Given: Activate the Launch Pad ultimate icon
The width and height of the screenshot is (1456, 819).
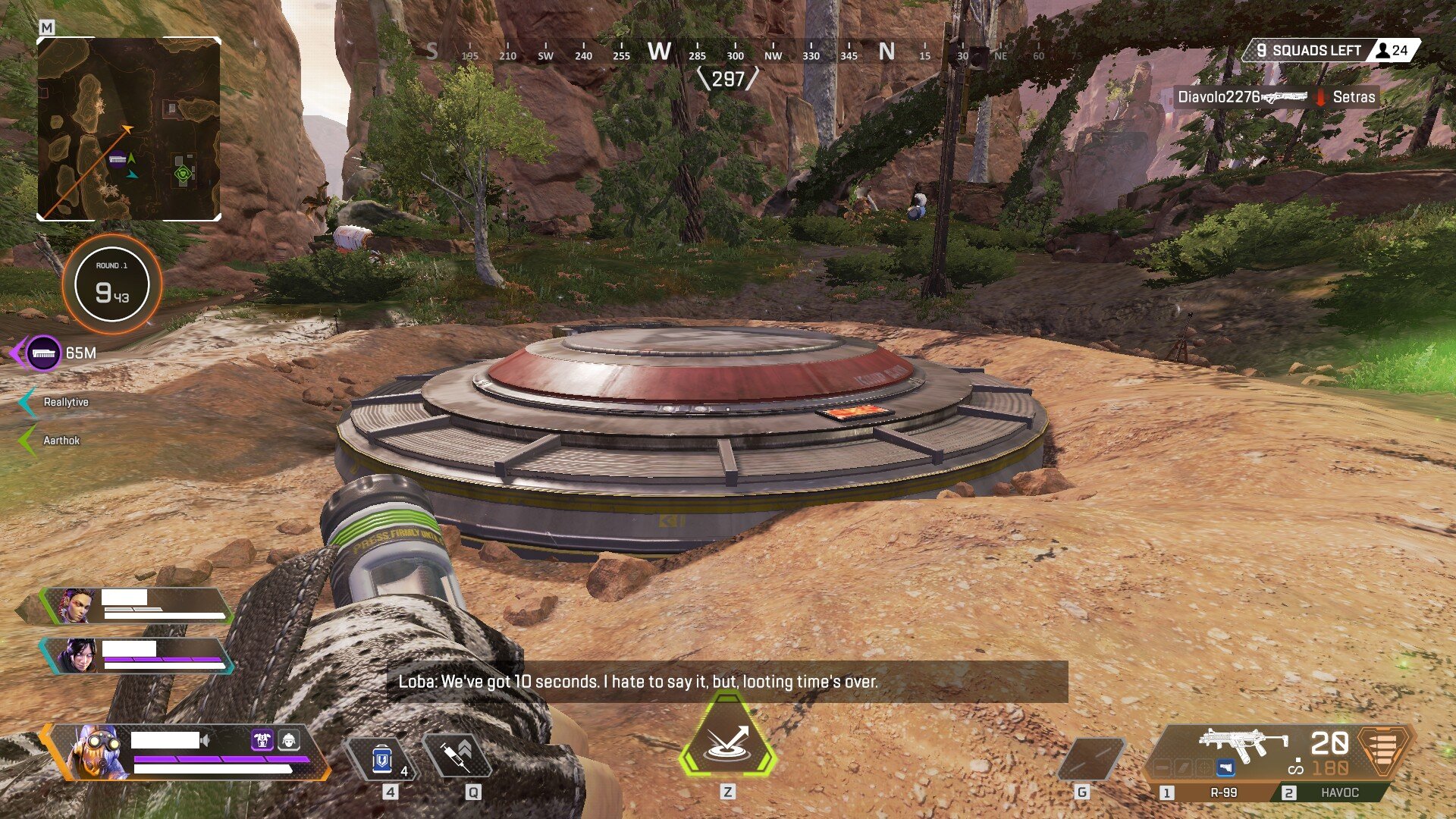Looking at the screenshot, I should tap(727, 743).
